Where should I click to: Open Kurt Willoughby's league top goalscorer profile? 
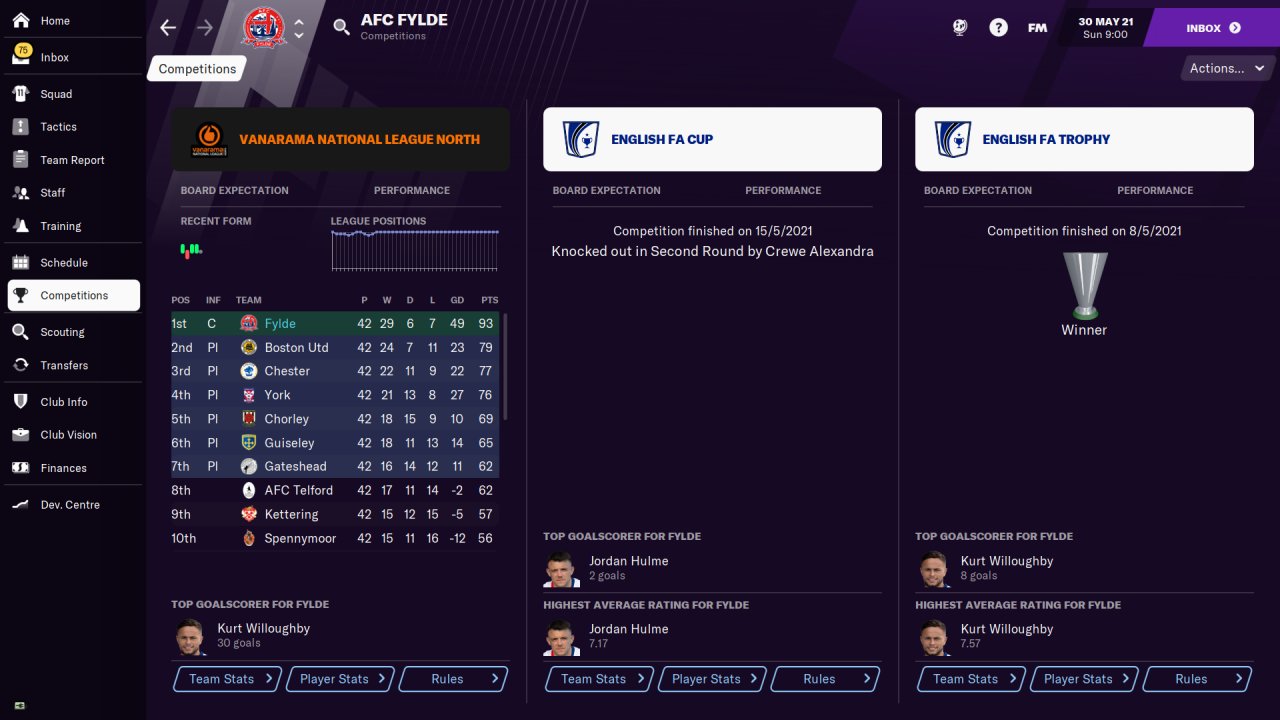[263, 629]
